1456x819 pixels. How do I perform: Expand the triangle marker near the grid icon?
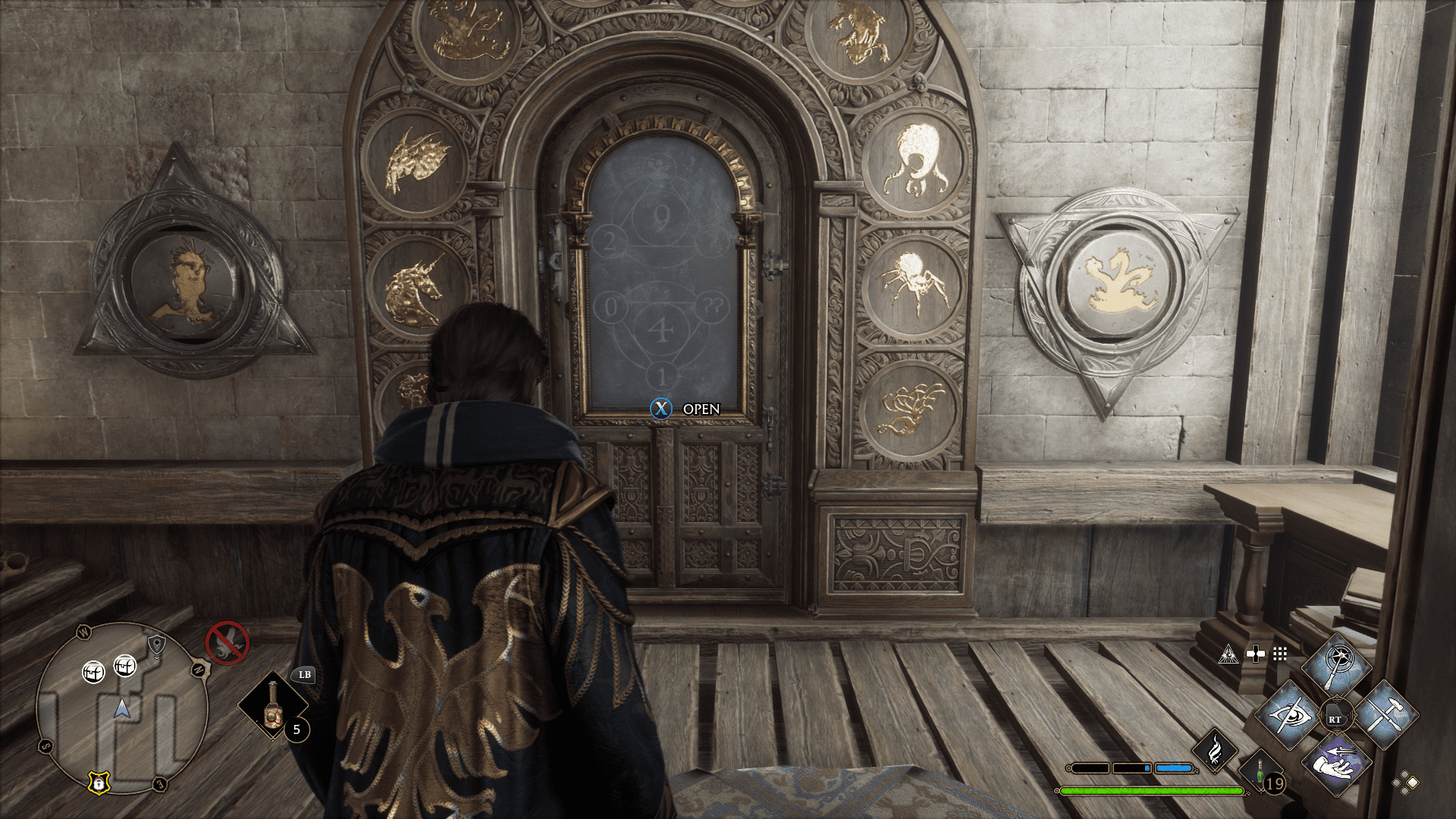point(1228,654)
